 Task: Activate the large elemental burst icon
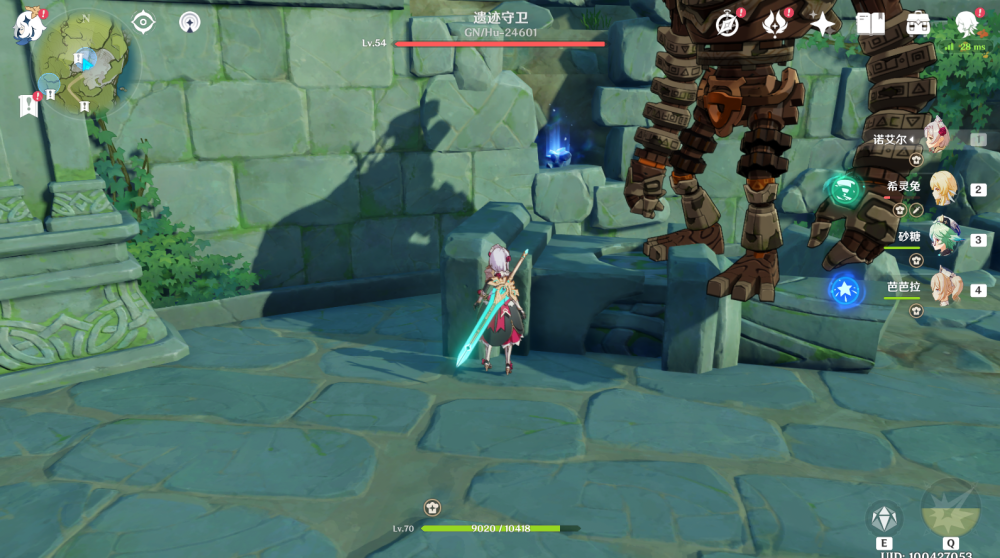(949, 508)
